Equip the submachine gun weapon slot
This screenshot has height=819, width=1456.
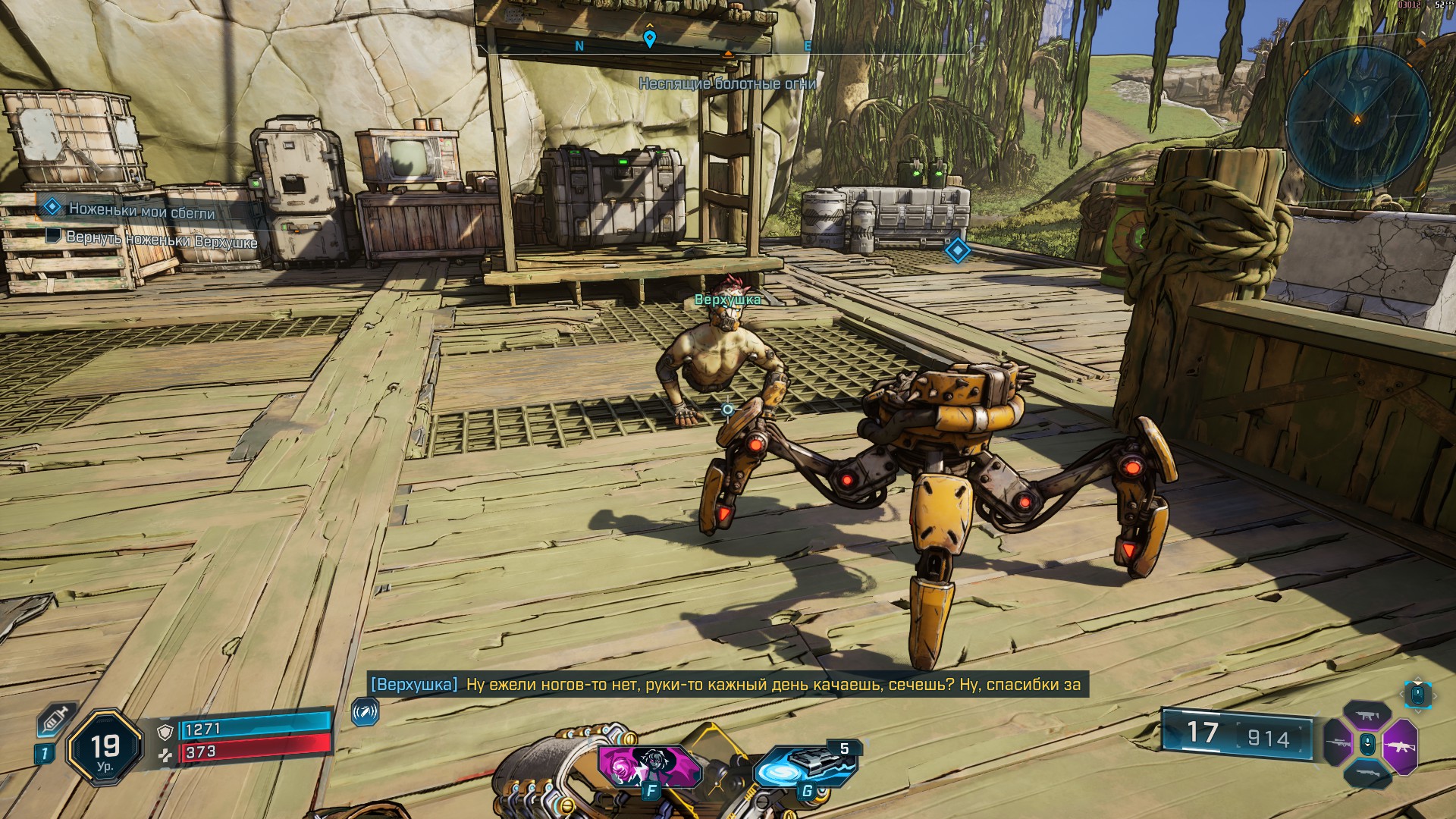(1367, 716)
